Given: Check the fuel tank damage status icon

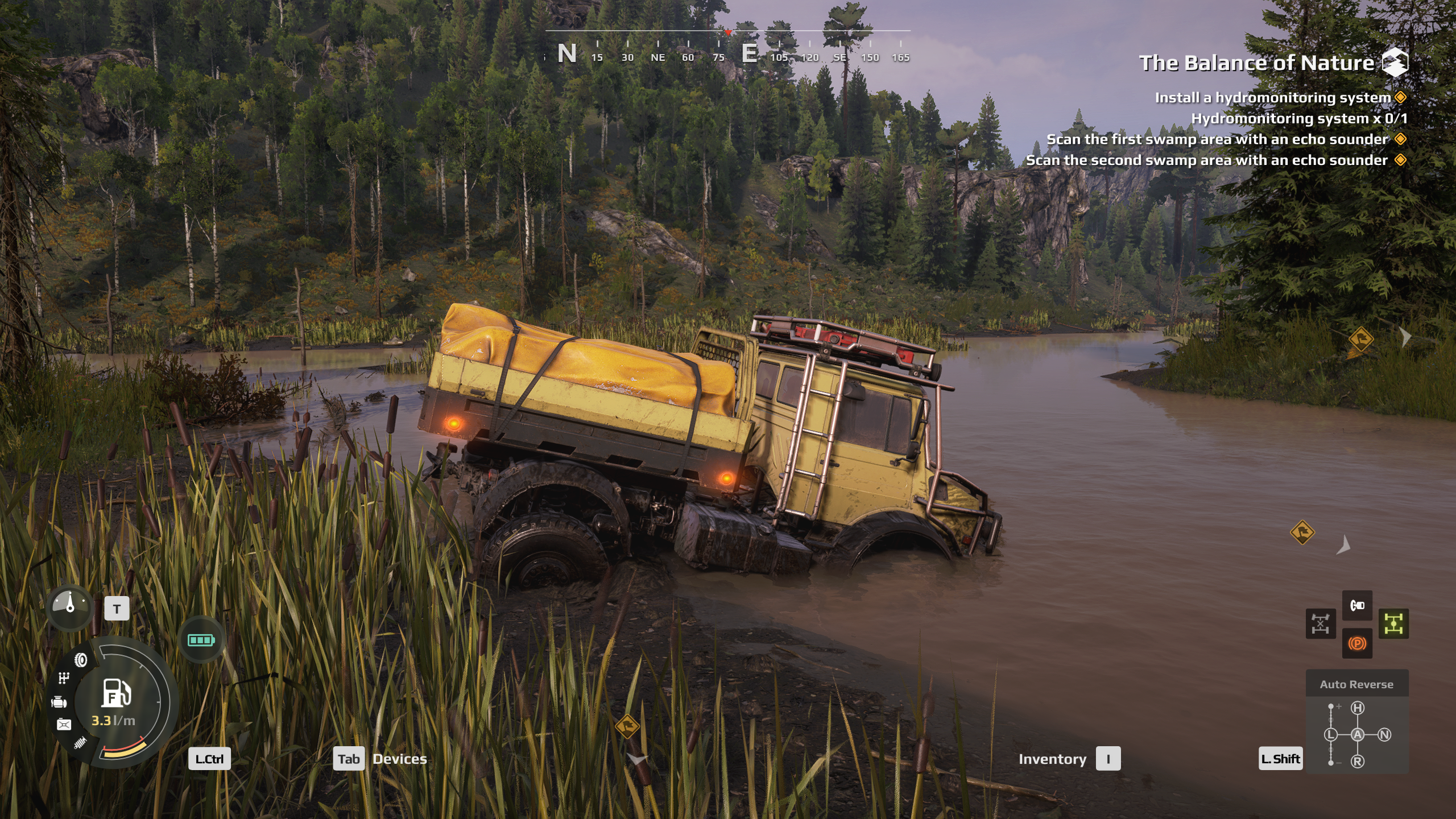Looking at the screenshot, I should [64, 724].
